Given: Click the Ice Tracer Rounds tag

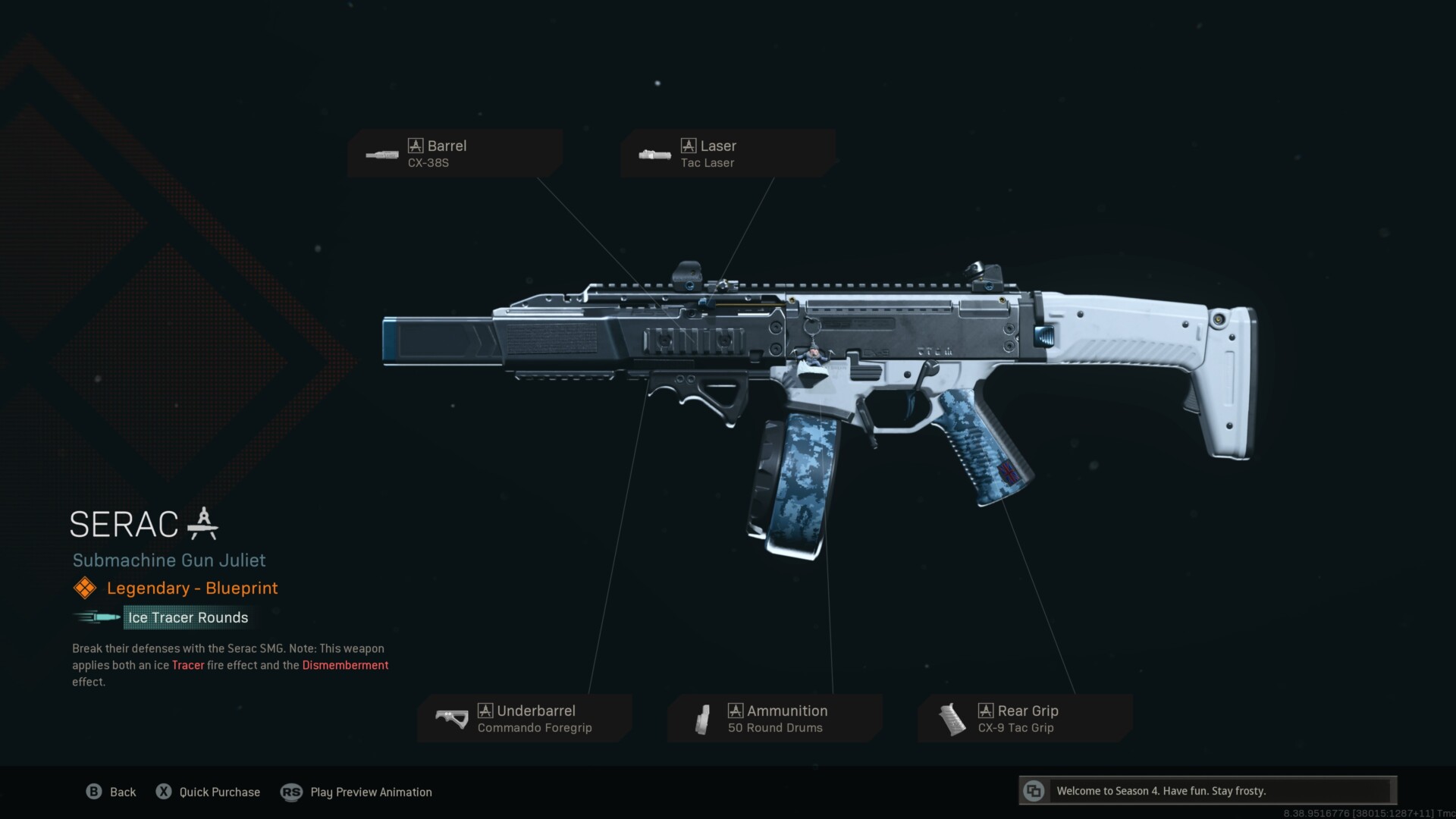Looking at the screenshot, I should click(x=187, y=617).
